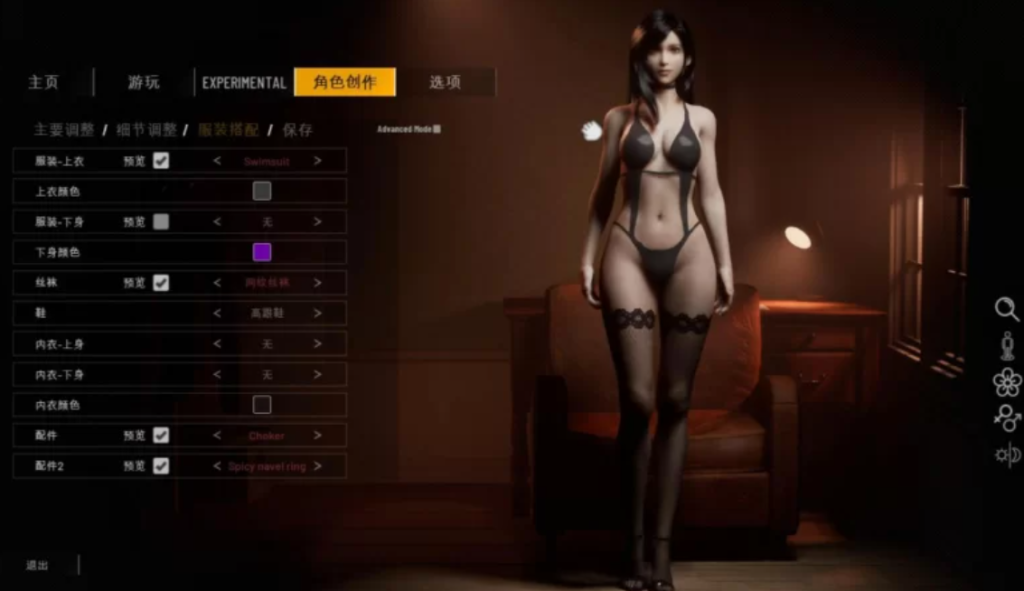1024x591 pixels.
Task: Open the EXPERIMENTAL tab
Action: (244, 83)
